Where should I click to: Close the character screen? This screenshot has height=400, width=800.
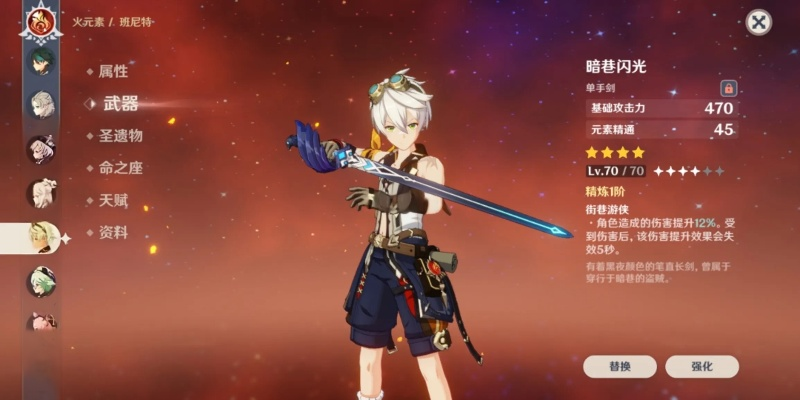click(x=759, y=23)
